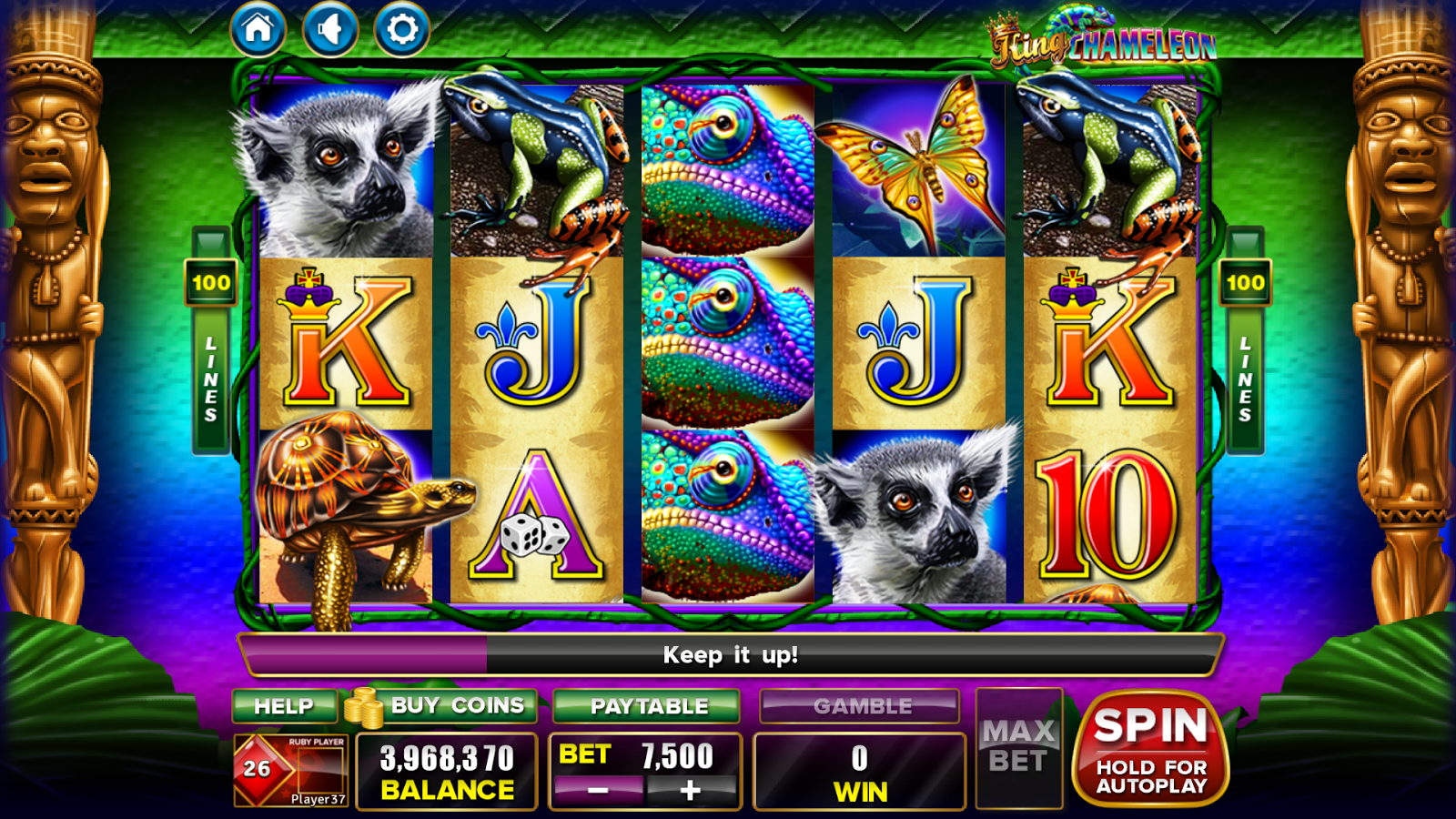Open the Help screen

coord(284,706)
